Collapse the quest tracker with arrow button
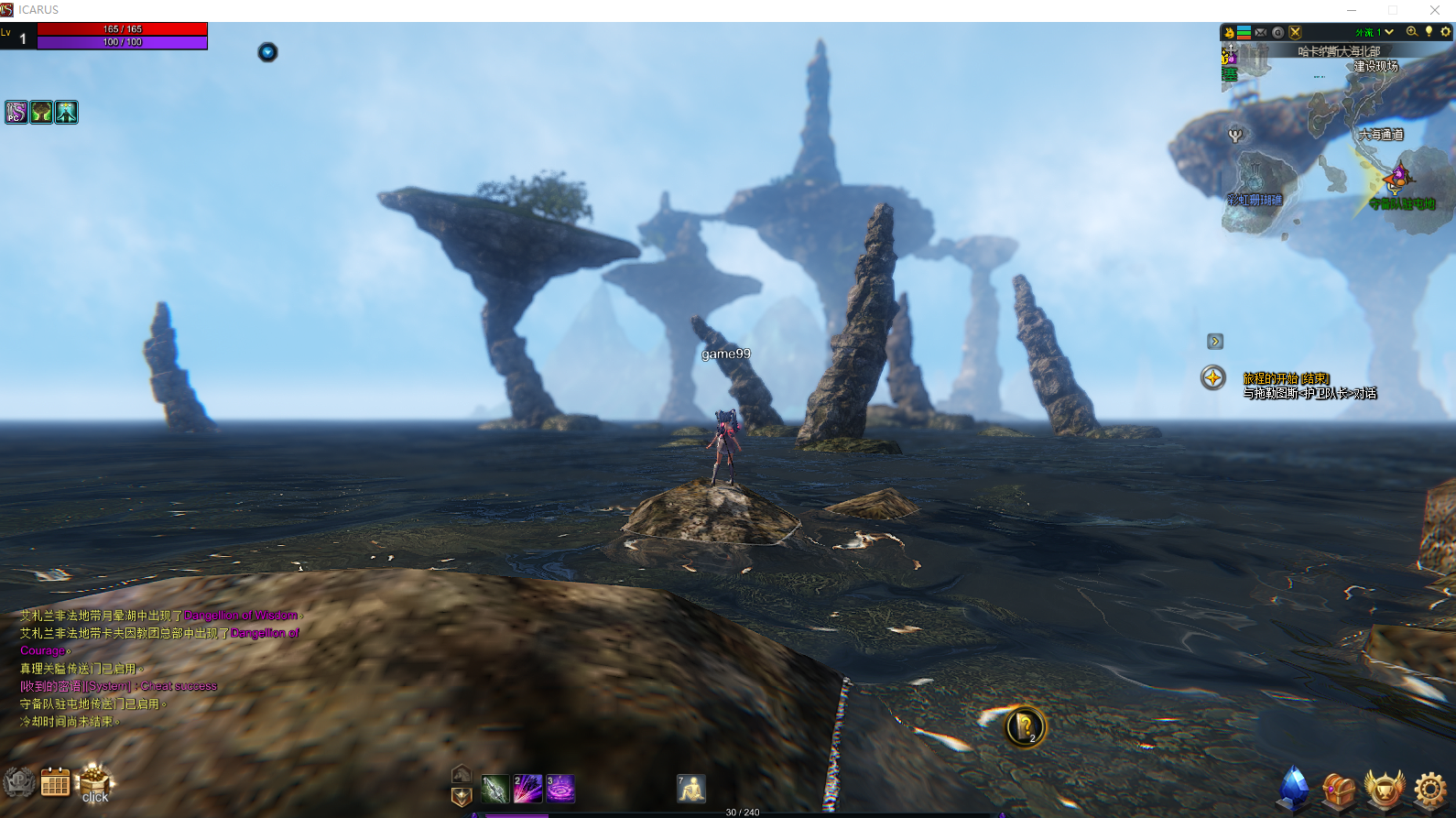Viewport: 1456px width, 818px height. point(1215,342)
